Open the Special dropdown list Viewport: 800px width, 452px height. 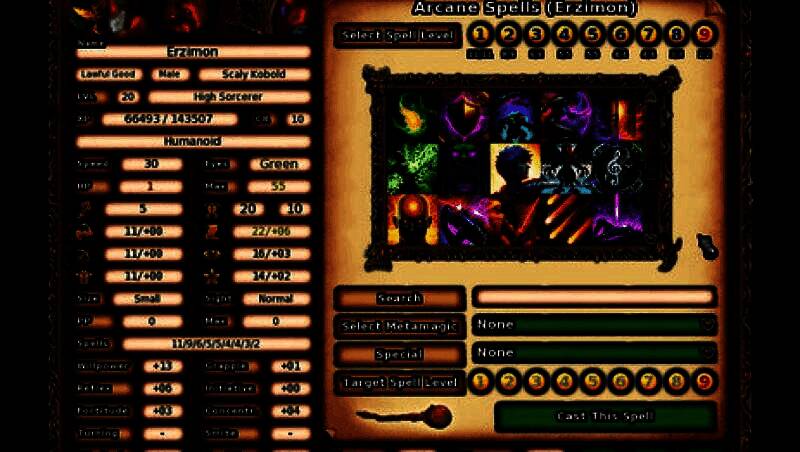pos(595,353)
